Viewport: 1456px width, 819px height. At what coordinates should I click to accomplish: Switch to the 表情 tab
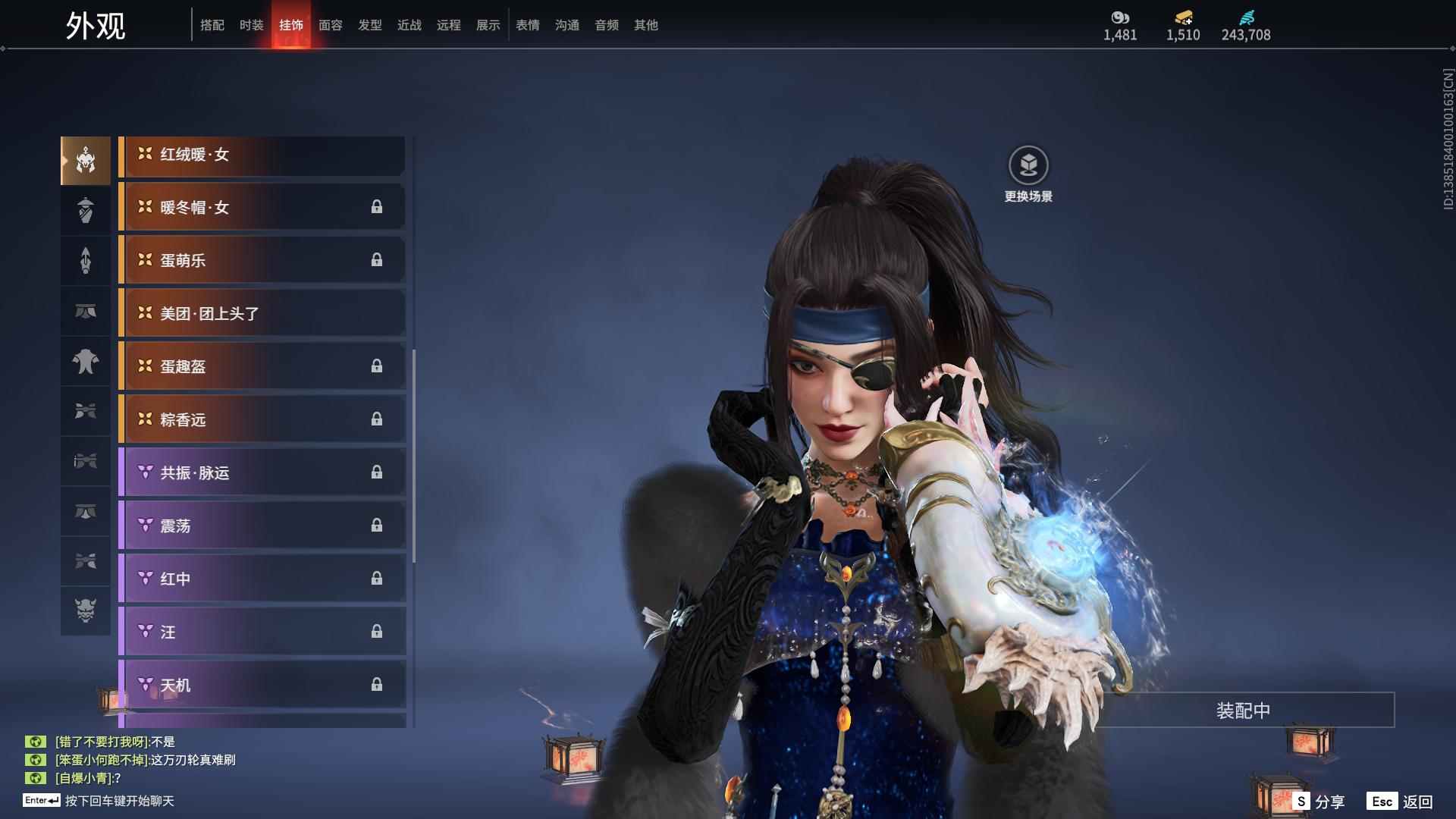point(528,25)
